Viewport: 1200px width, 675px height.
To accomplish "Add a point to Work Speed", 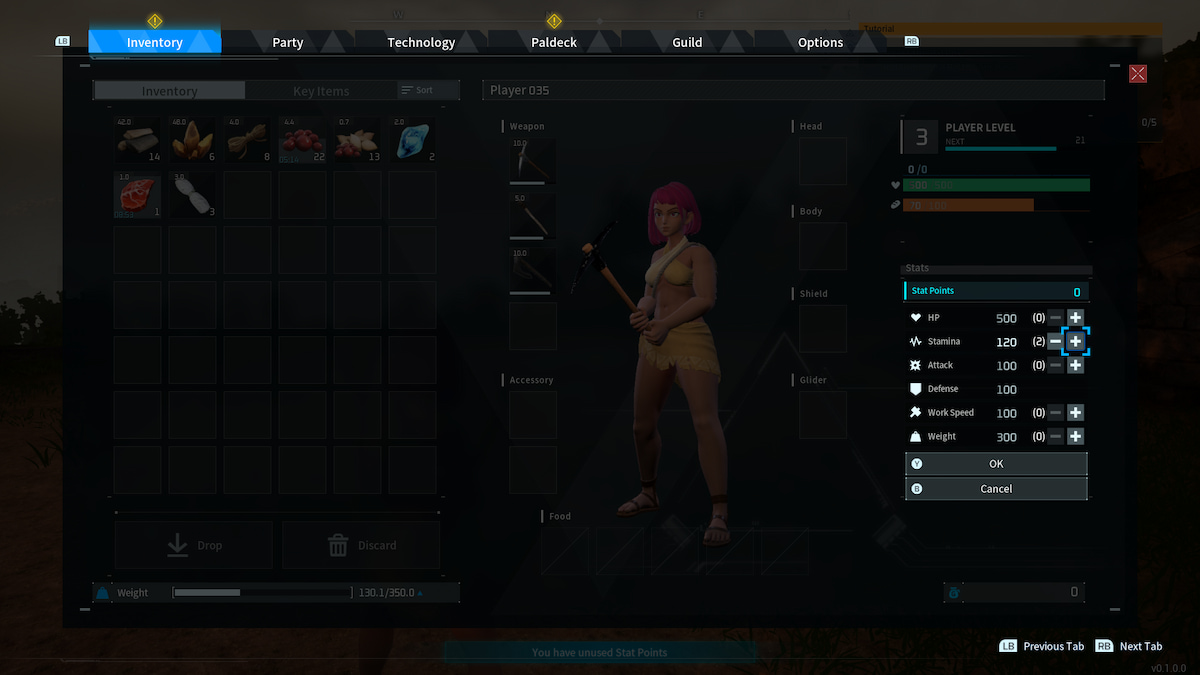I will pos(1075,412).
